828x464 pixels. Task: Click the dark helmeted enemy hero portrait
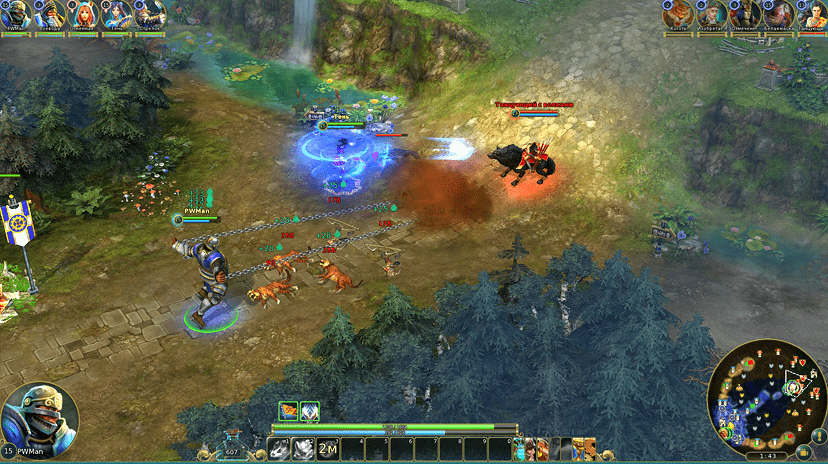745,14
